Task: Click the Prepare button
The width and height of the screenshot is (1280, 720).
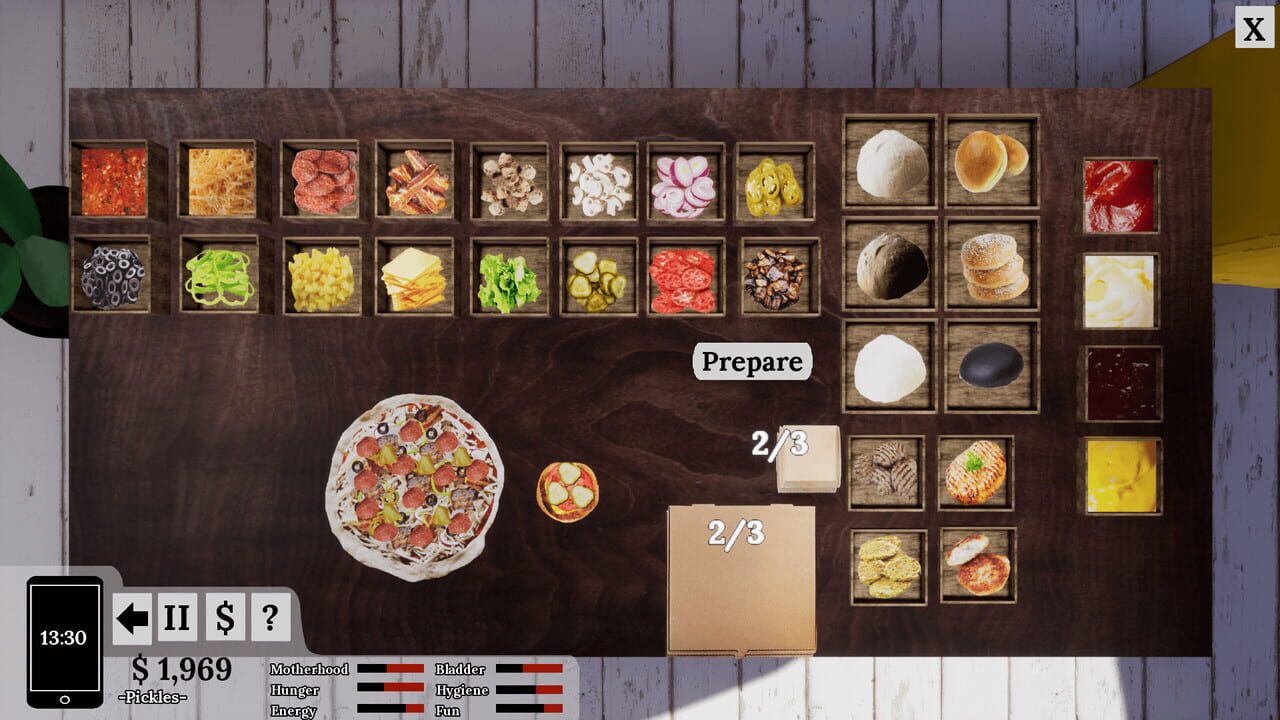Action: coord(751,362)
